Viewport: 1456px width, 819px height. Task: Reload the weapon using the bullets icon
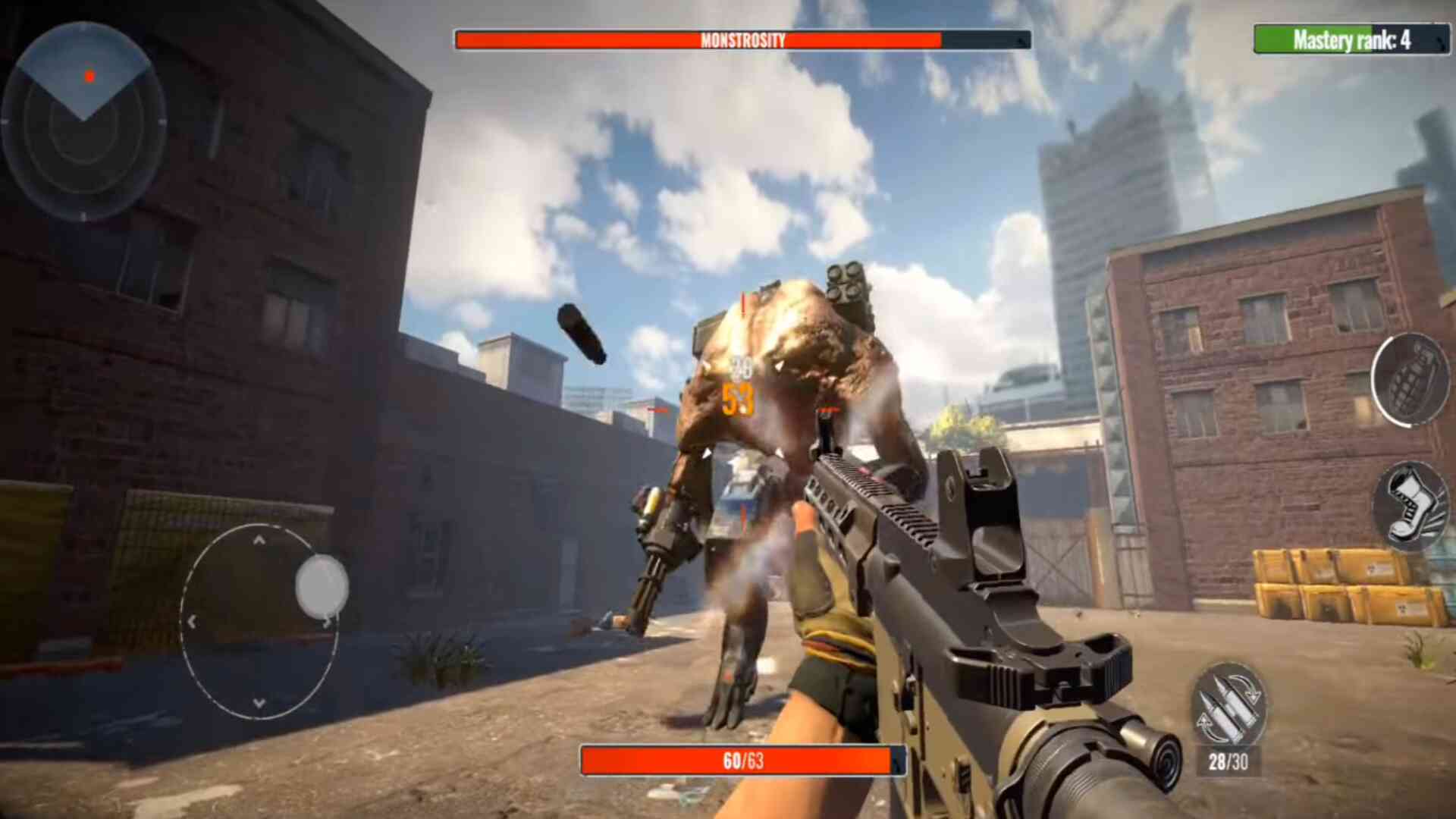click(1228, 704)
